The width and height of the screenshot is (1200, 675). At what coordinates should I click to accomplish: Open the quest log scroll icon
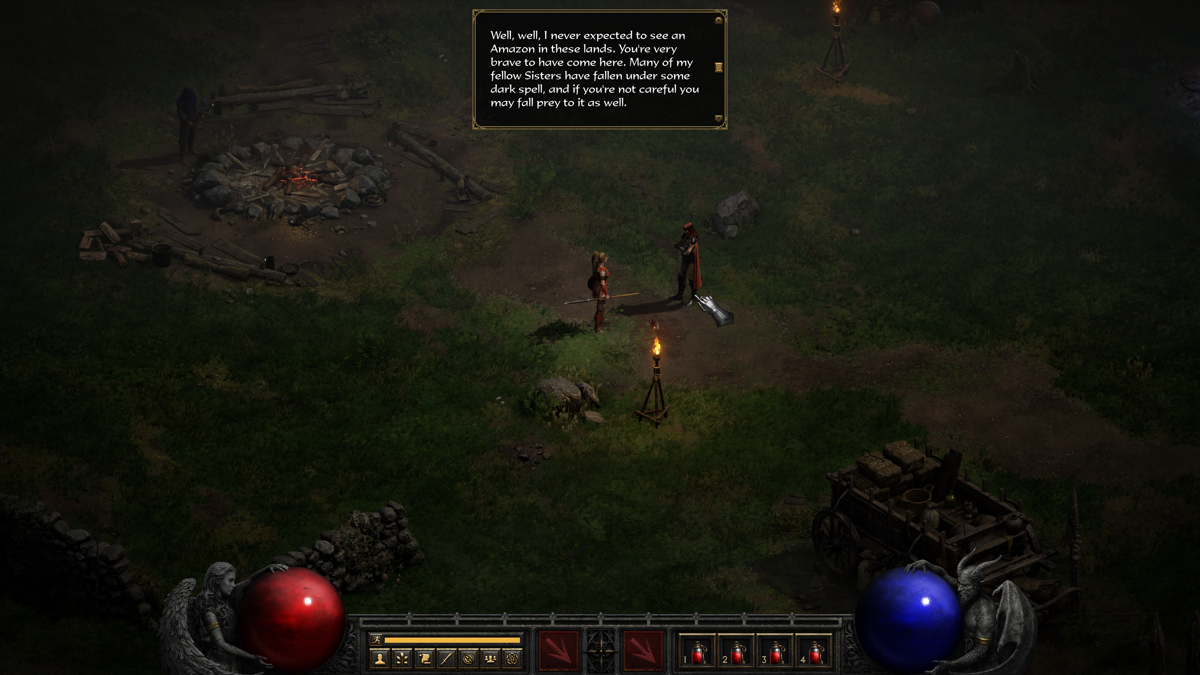(424, 658)
